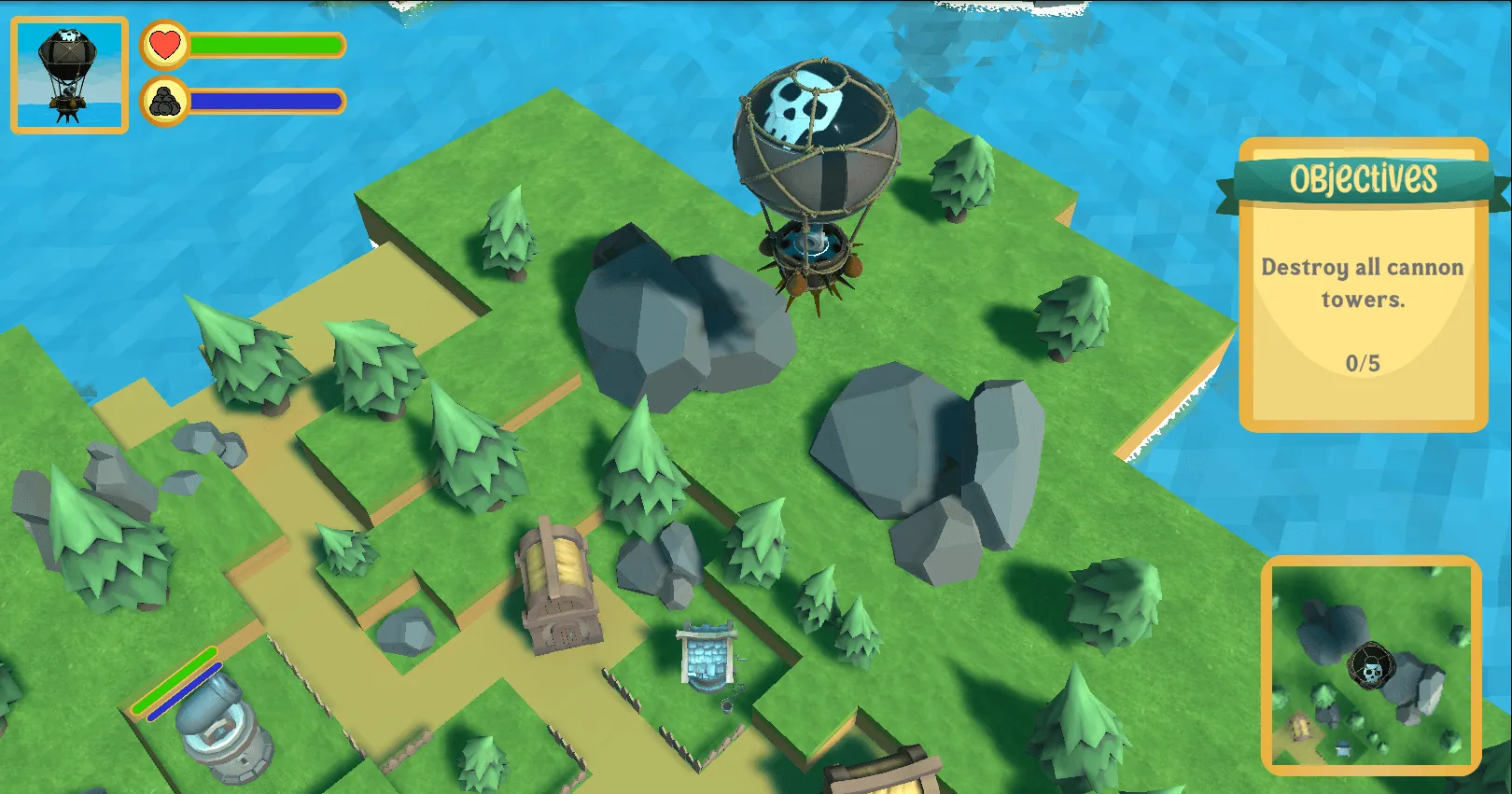Screen dimensions: 1512x794
Task: Click the golden hut icon on the minimap
Action: coord(1300,723)
